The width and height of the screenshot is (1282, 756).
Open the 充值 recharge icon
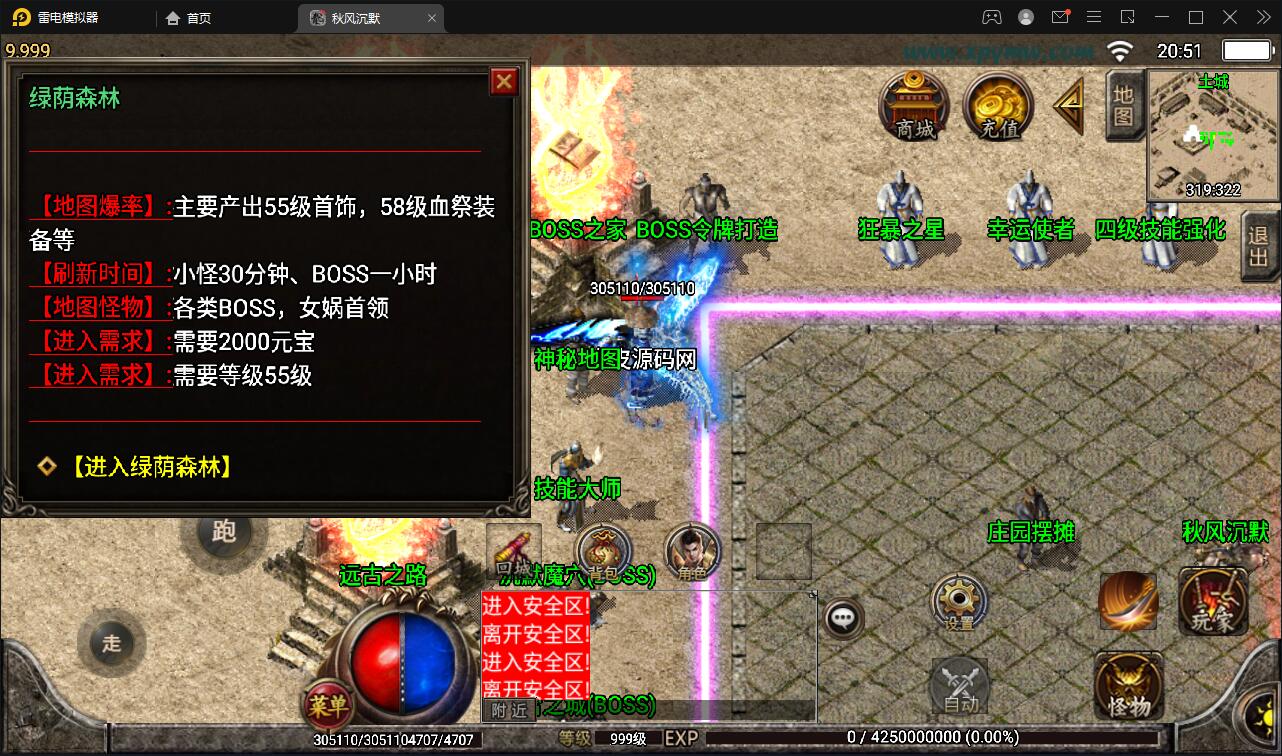[x=998, y=107]
